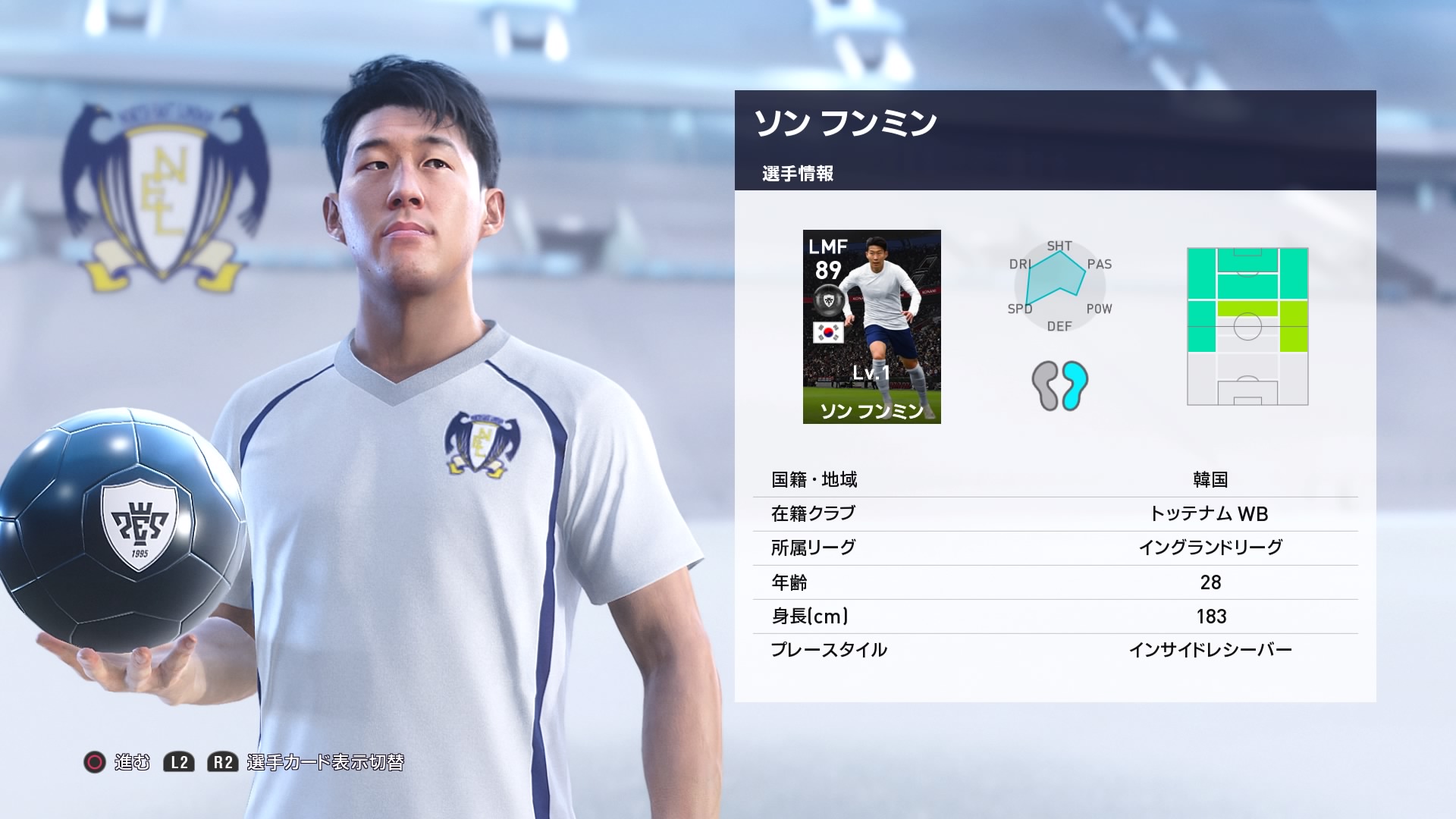The height and width of the screenshot is (819, 1456).
Task: Expand the SHT stat on the radar chart
Action: [1059, 246]
